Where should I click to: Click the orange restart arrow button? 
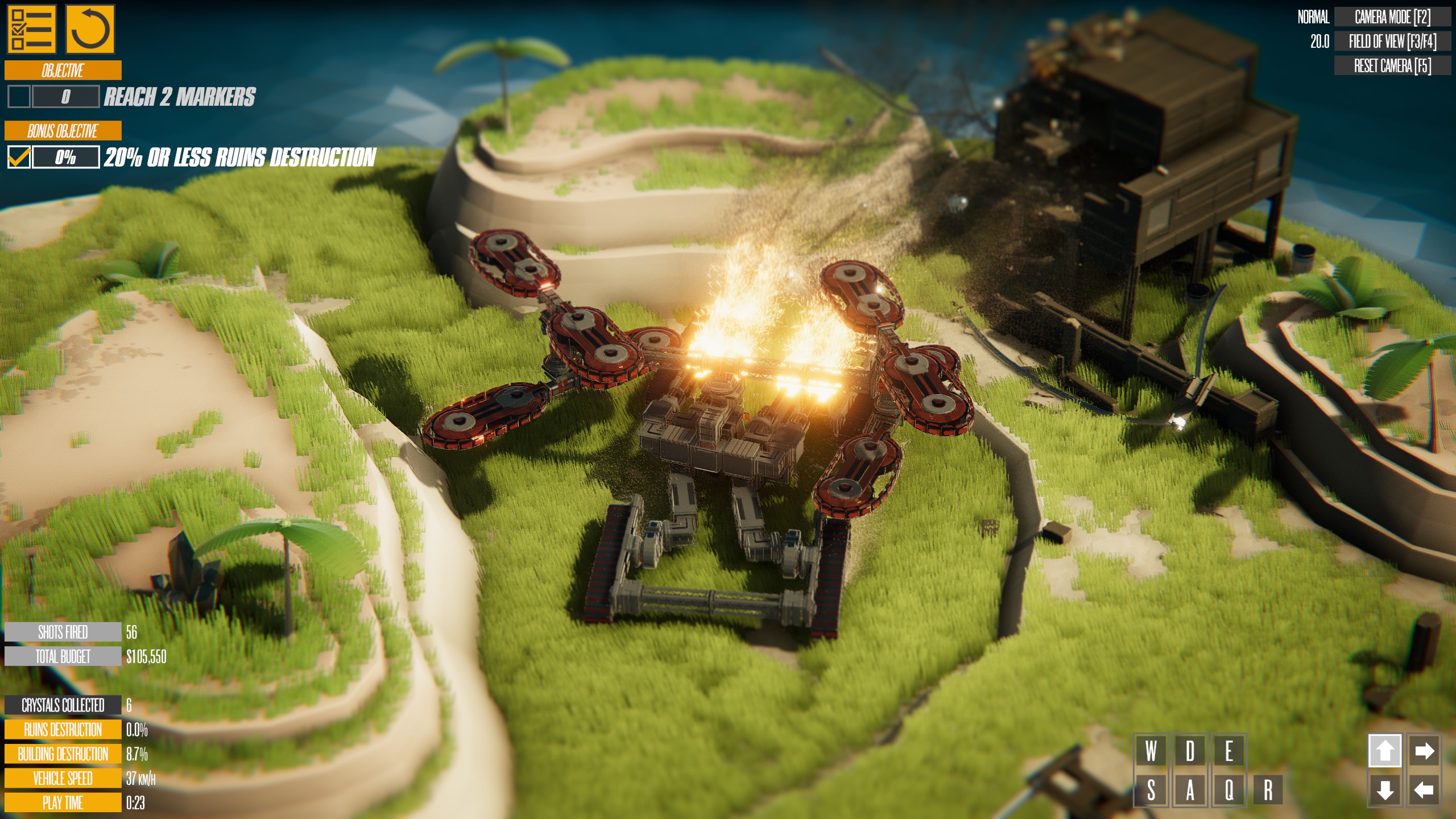(x=90, y=28)
